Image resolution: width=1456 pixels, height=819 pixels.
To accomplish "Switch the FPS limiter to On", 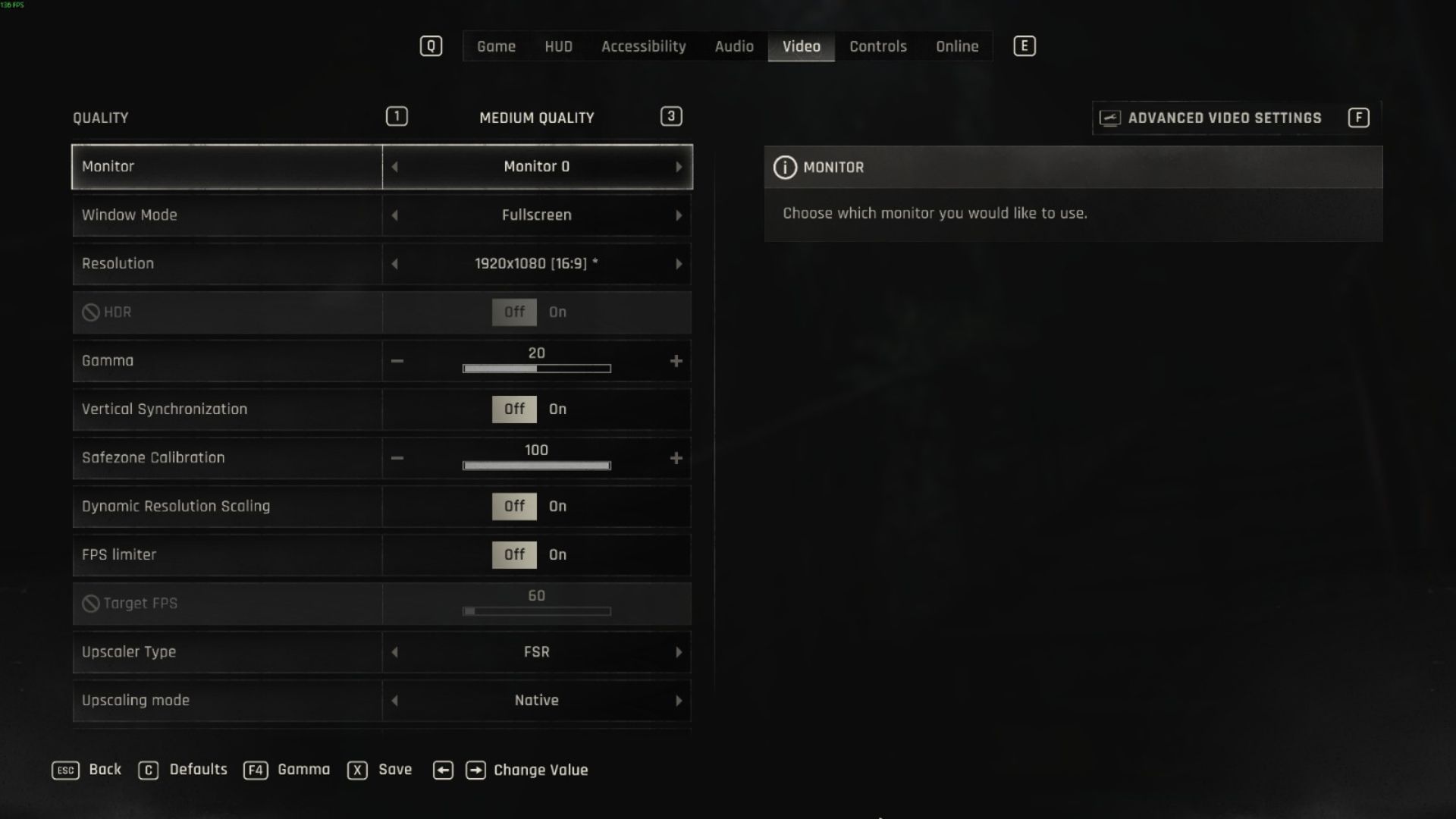I will click(x=558, y=554).
